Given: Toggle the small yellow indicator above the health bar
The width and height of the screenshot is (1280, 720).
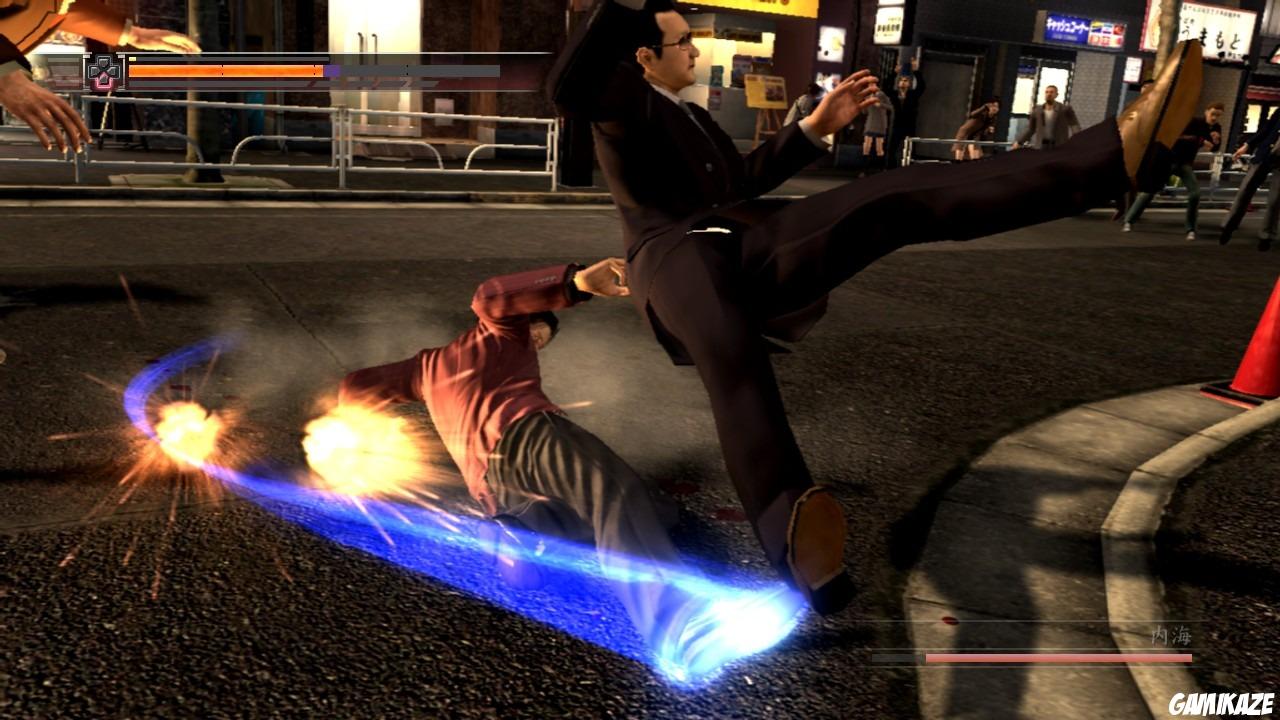Looking at the screenshot, I should pos(131,59).
